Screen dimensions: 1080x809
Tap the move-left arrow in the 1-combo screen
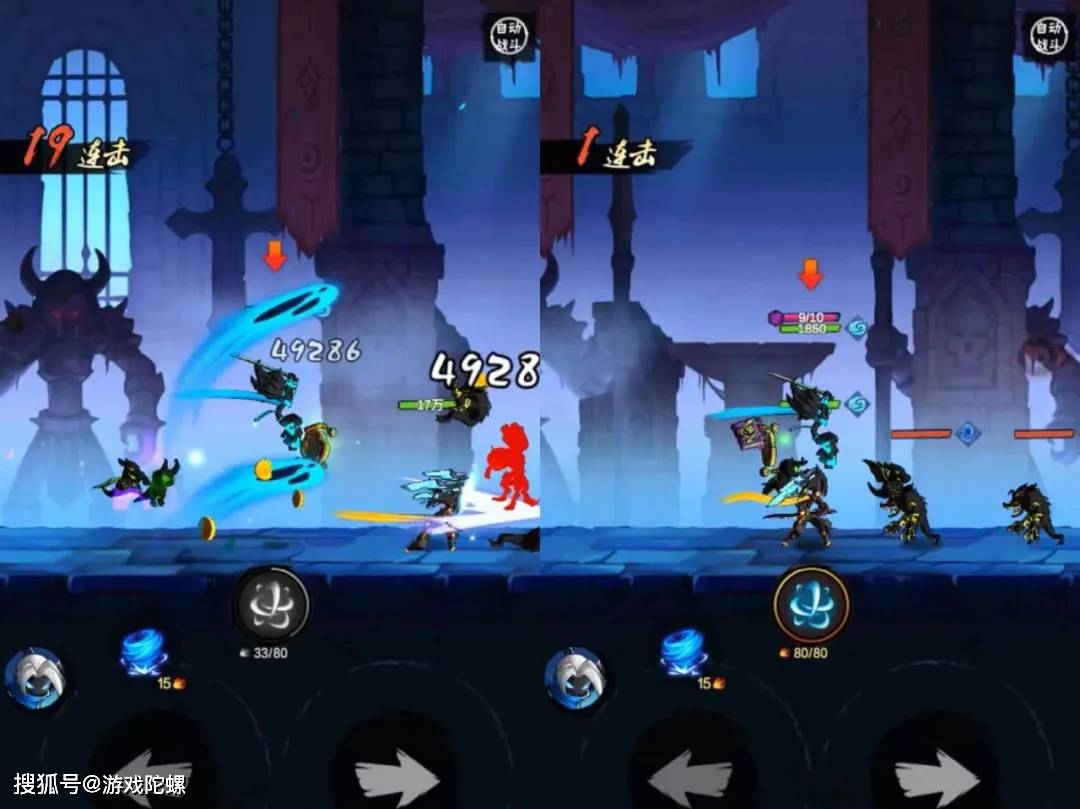coord(690,772)
